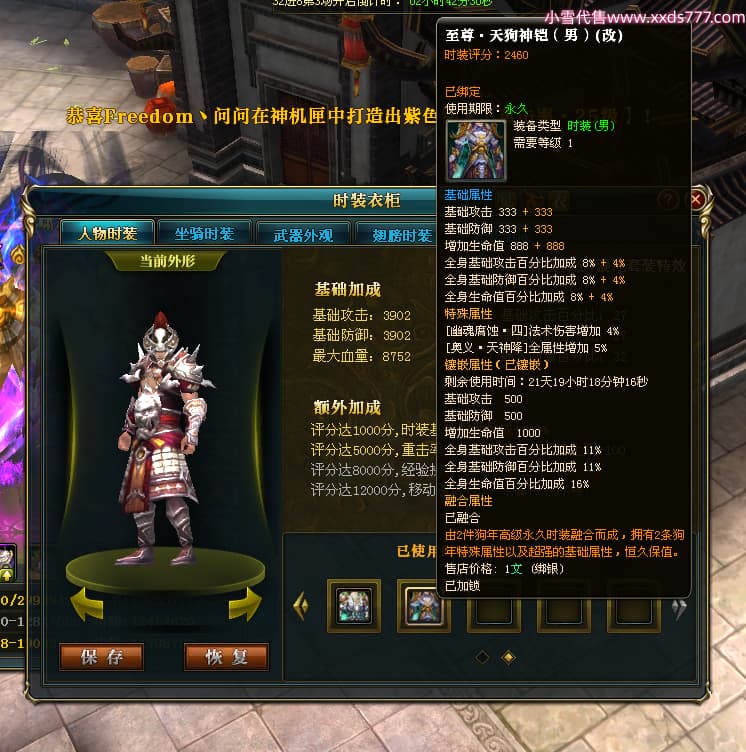Select the first used fashion outfit slot

pyautogui.click(x=353, y=606)
